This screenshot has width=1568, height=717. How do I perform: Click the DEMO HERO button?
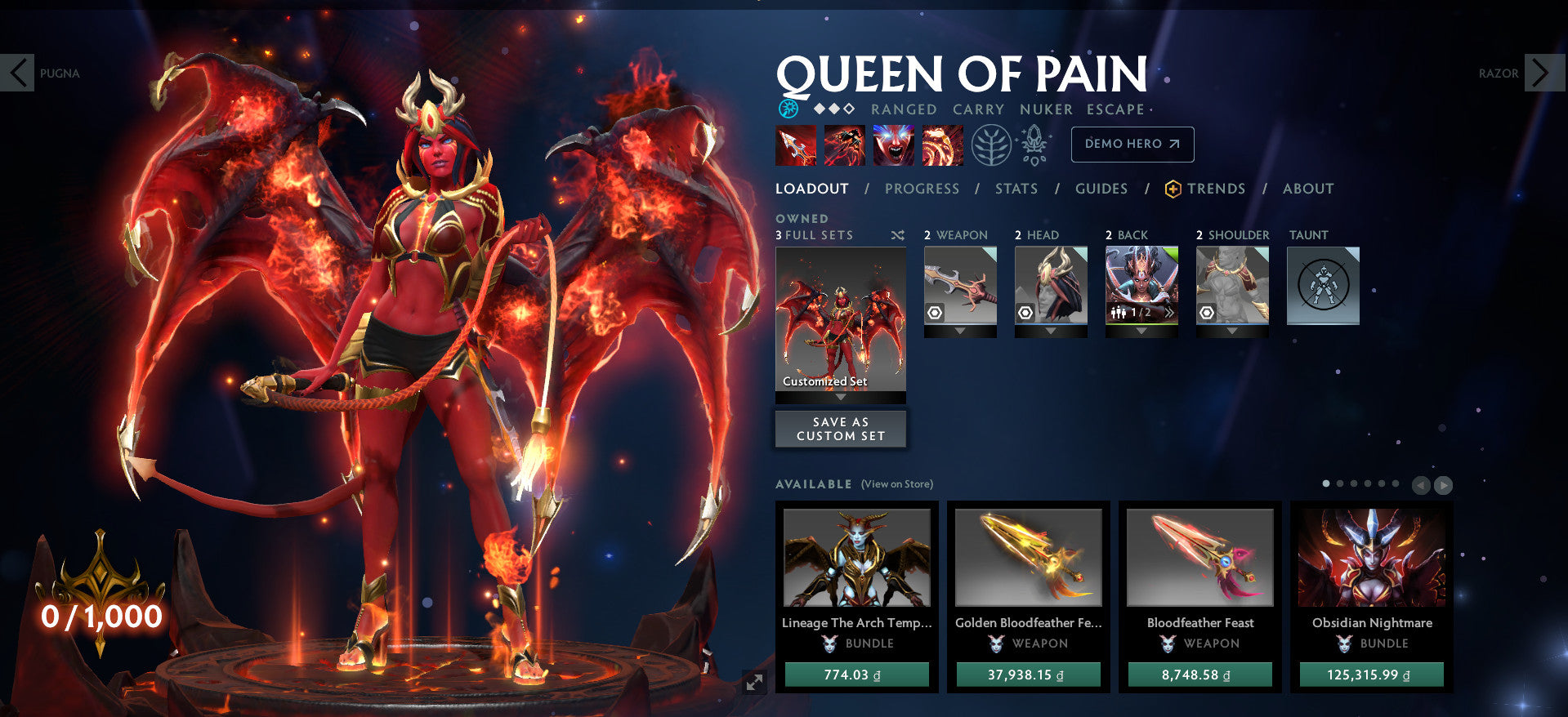coord(1132,144)
